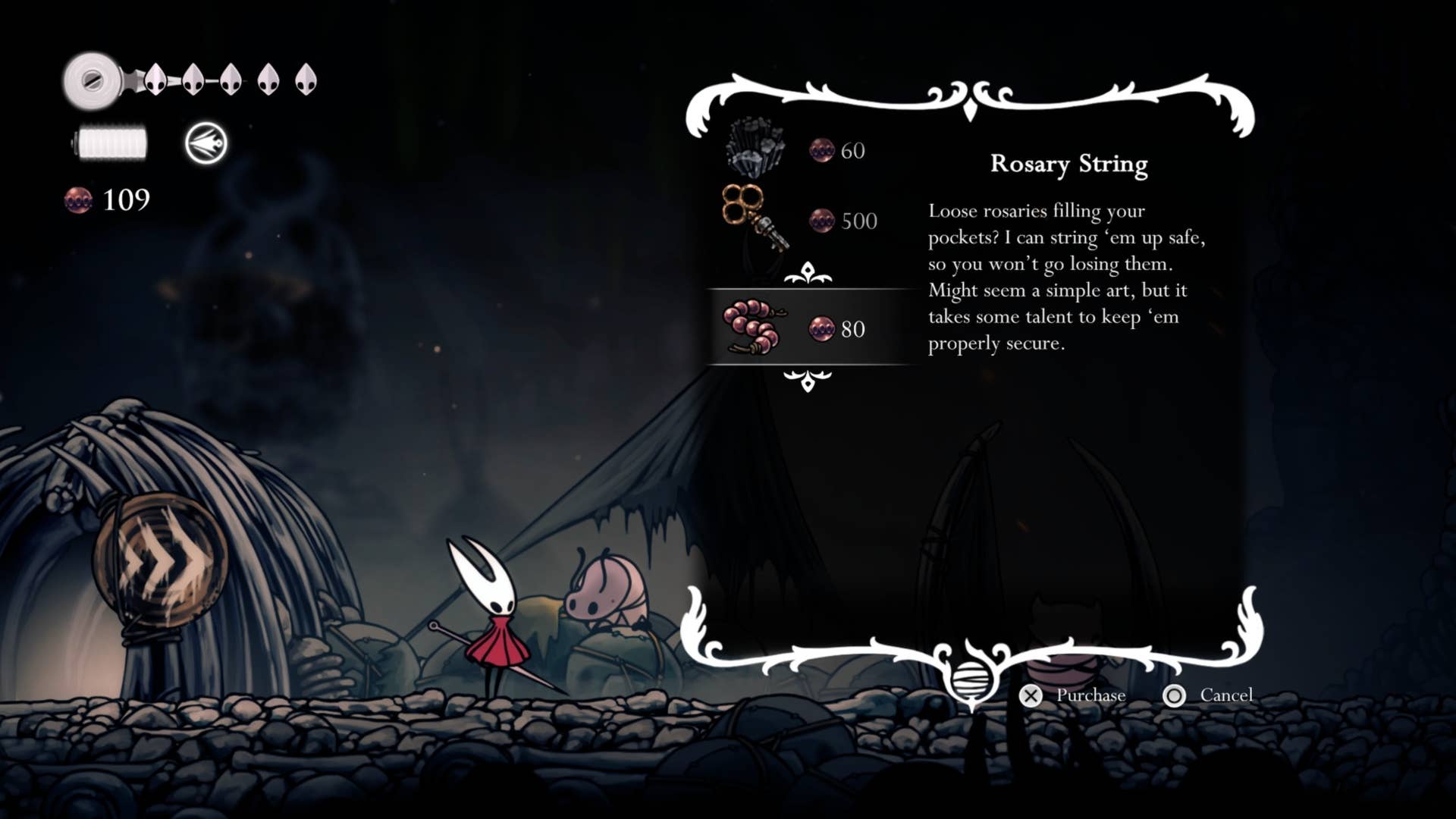Viewport: 1456px width, 819px height.
Task: Move up the shop list with the upper arrow
Action: point(808,273)
